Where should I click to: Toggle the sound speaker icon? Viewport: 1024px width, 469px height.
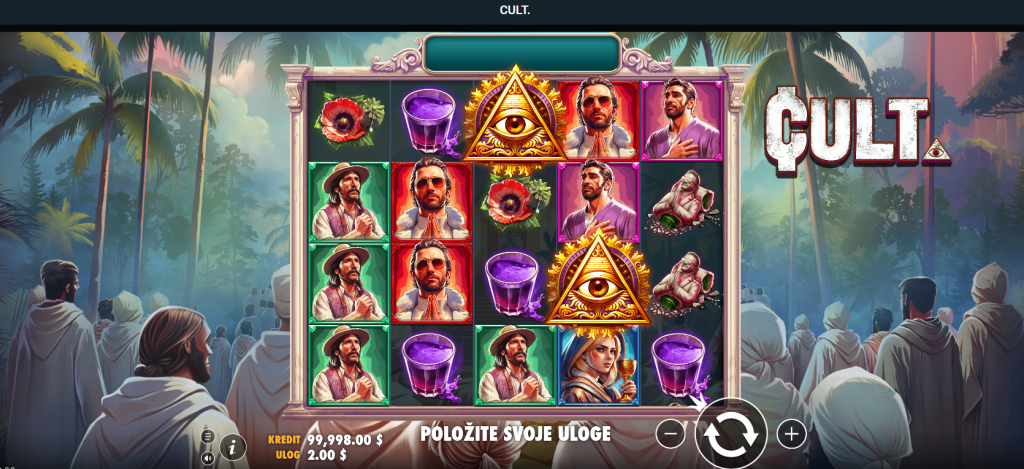pyautogui.click(x=207, y=458)
